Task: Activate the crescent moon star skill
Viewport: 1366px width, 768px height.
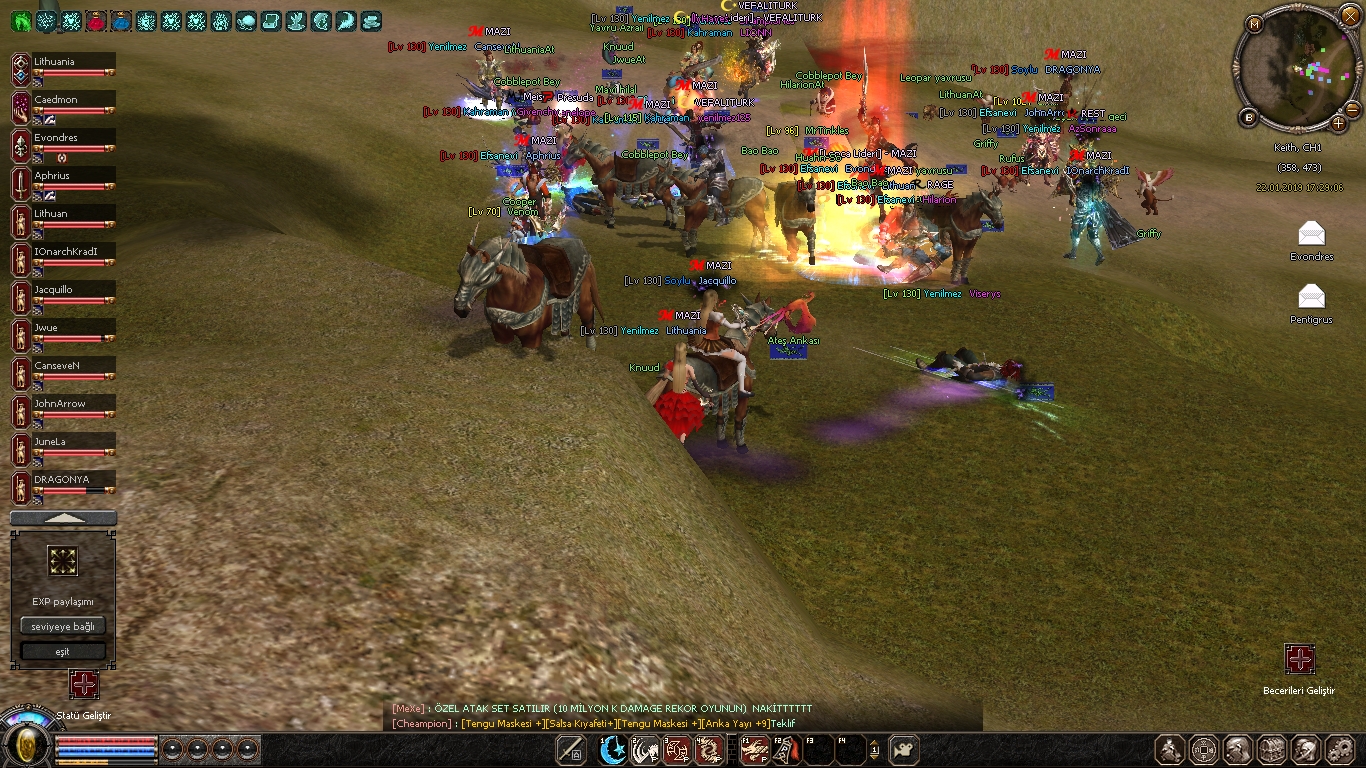Action: click(x=613, y=749)
